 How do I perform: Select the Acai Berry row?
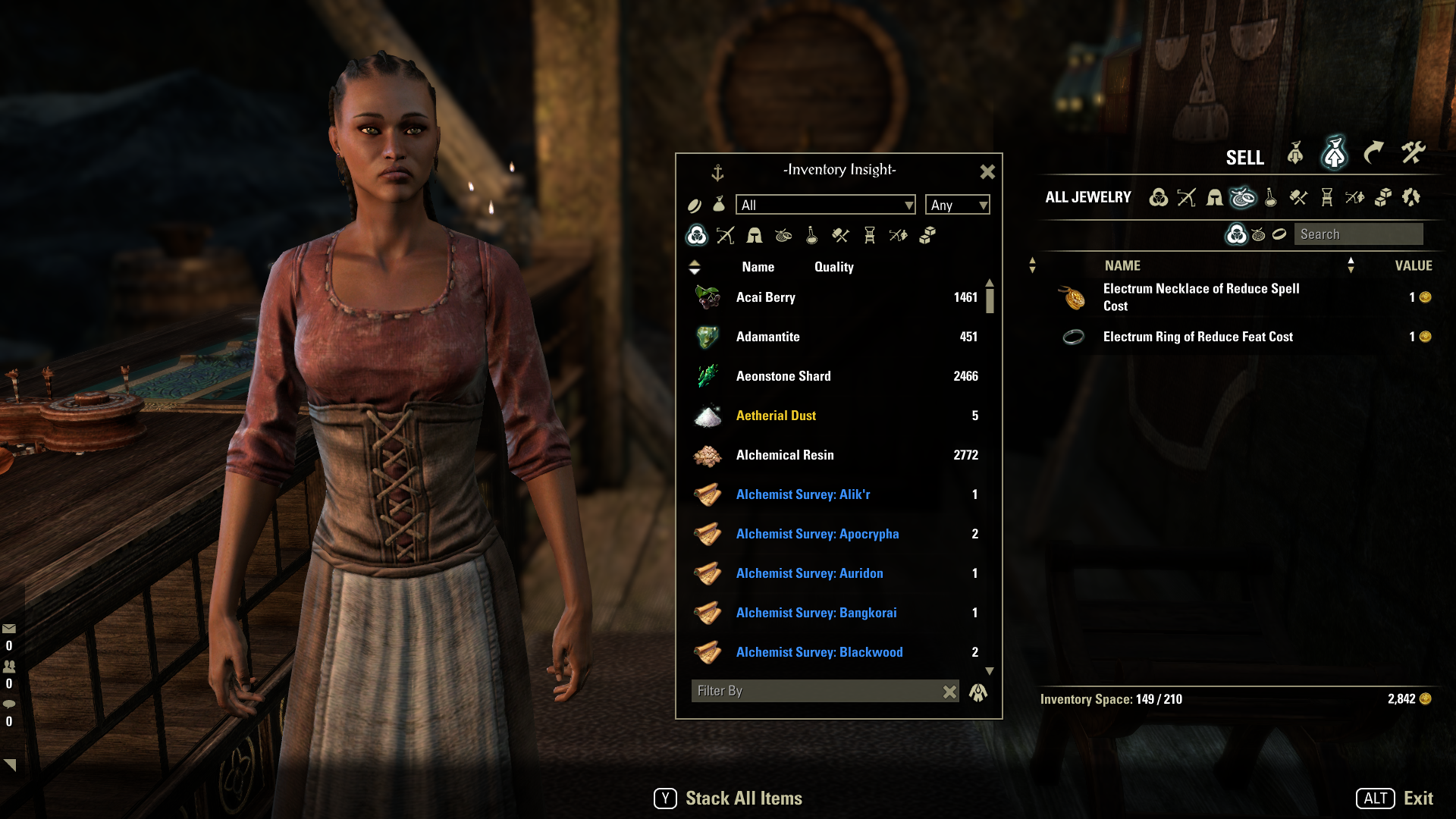click(x=834, y=297)
